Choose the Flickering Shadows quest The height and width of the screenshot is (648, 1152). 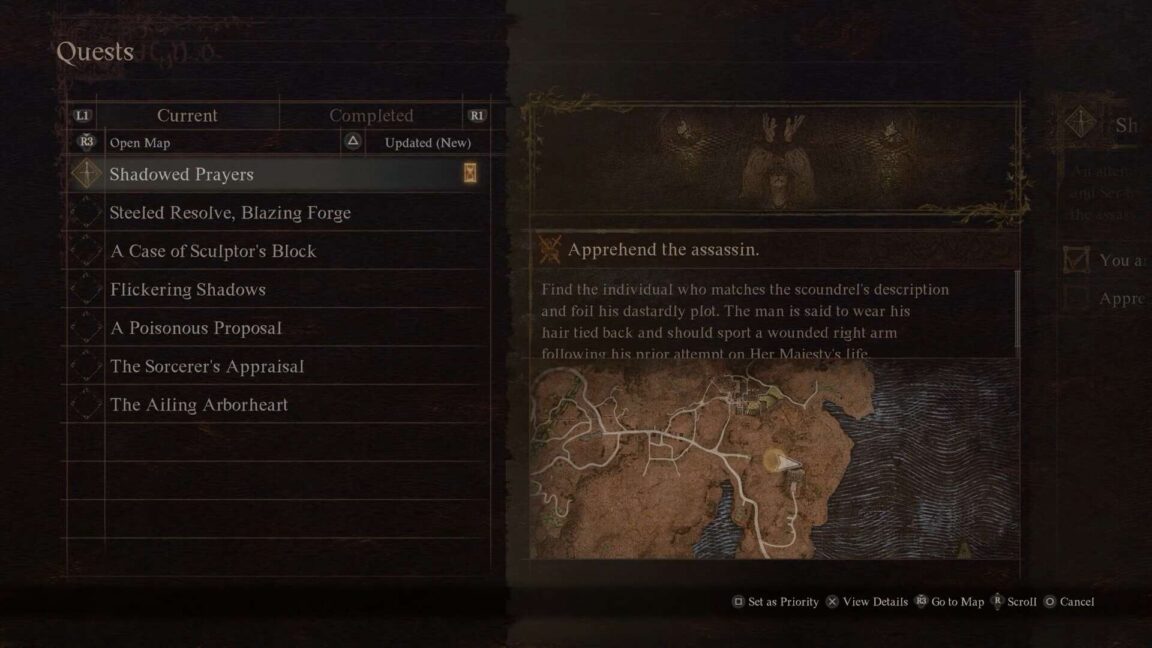coord(188,290)
